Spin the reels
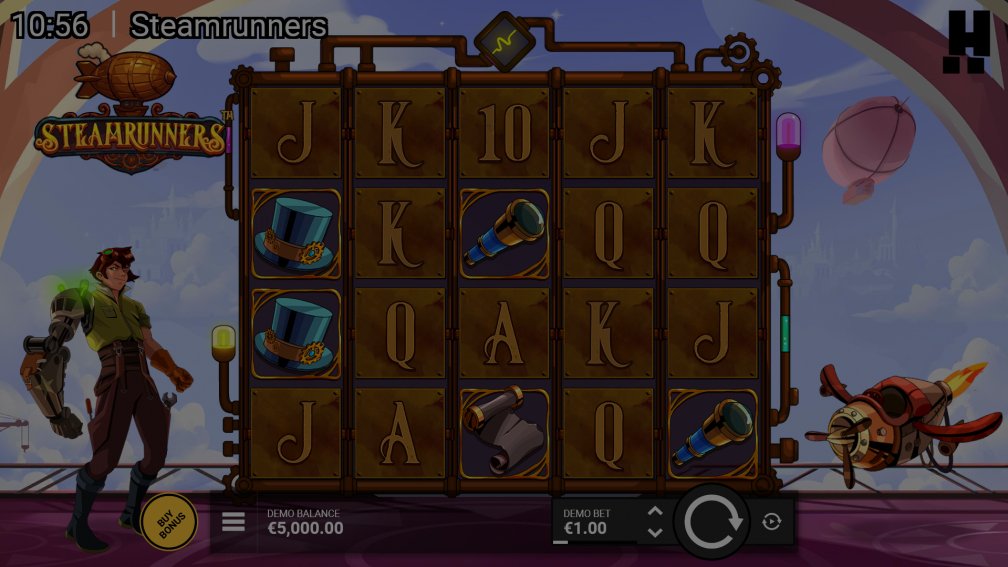The height and width of the screenshot is (567, 1008). point(711,521)
